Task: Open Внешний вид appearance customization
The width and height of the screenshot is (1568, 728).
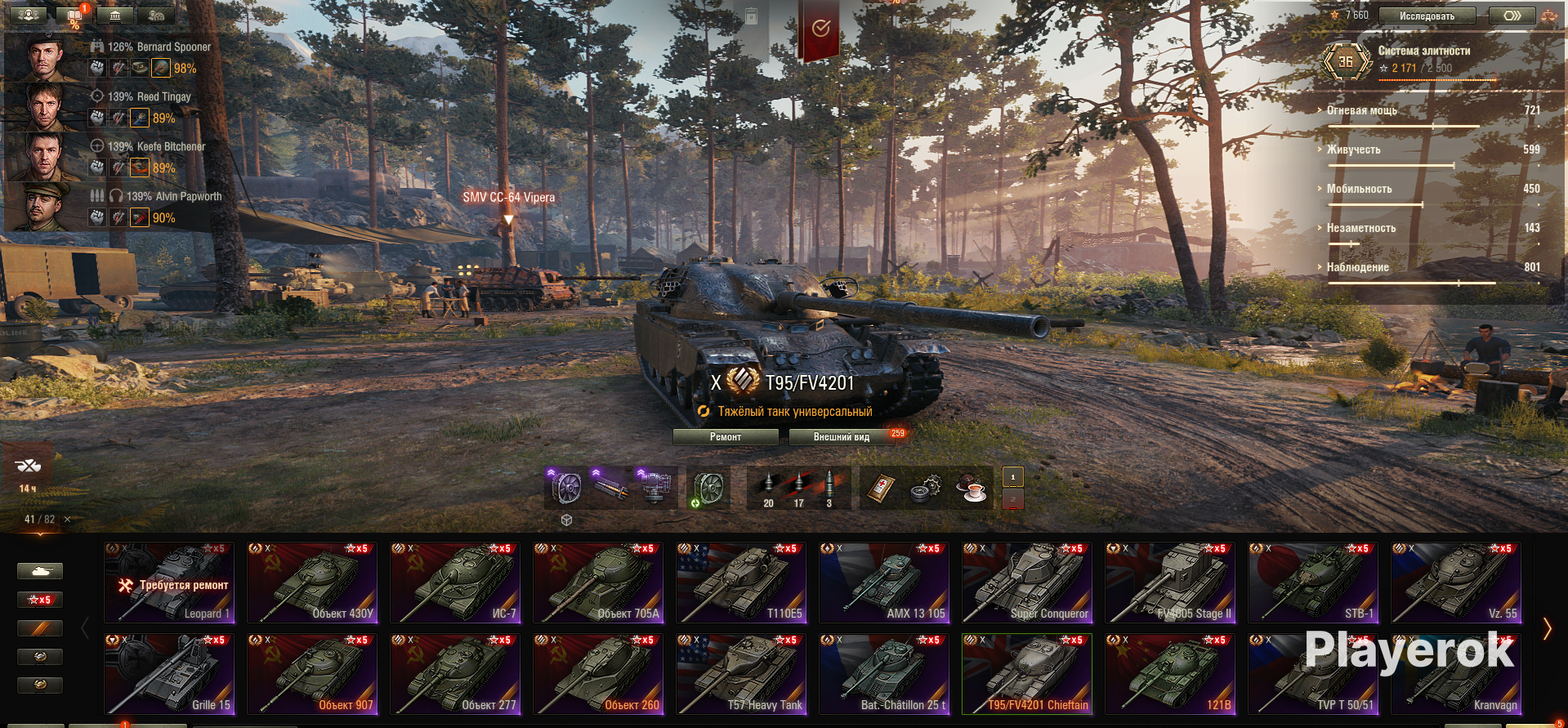Action: [x=841, y=437]
